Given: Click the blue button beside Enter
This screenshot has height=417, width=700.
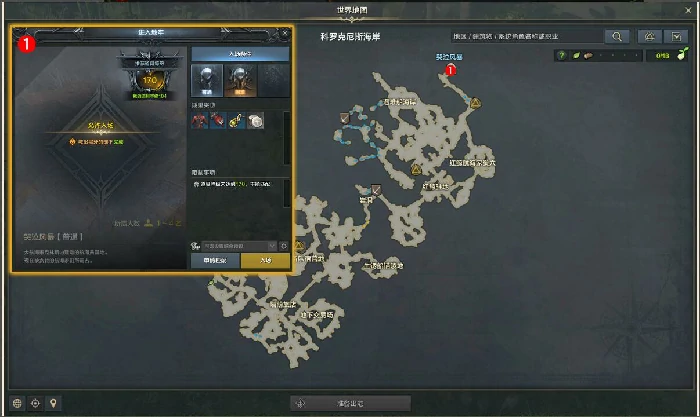Looking at the screenshot, I should pyautogui.click(x=215, y=260).
